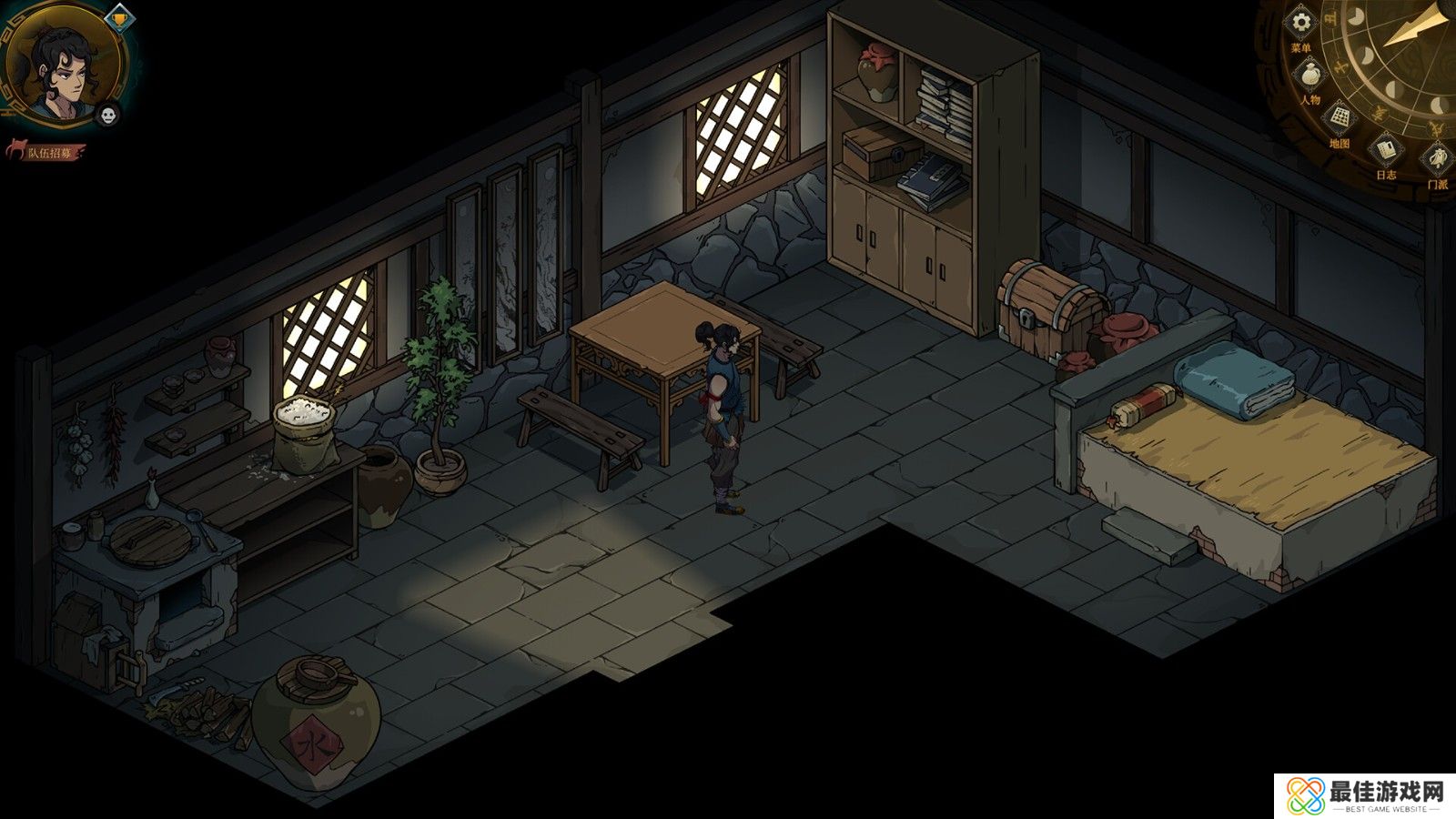Screen dimensions: 1456x819
Task: Open the 日志 journal
Action: [x=1386, y=148]
